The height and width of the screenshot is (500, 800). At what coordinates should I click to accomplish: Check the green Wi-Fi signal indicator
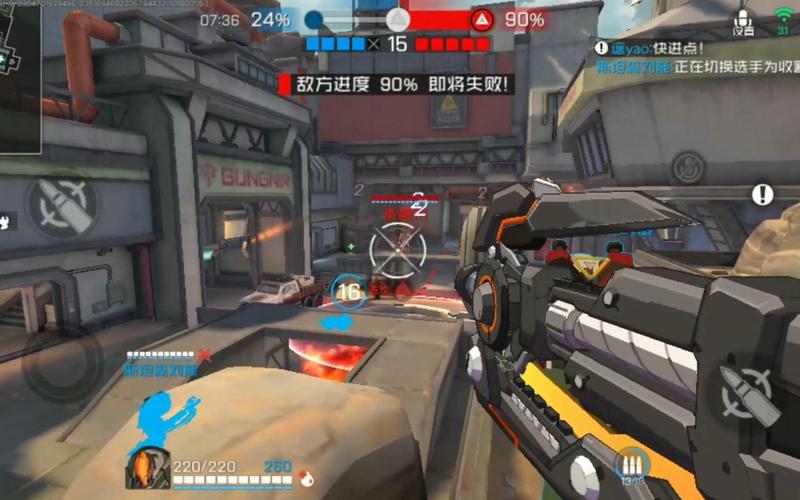(783, 17)
